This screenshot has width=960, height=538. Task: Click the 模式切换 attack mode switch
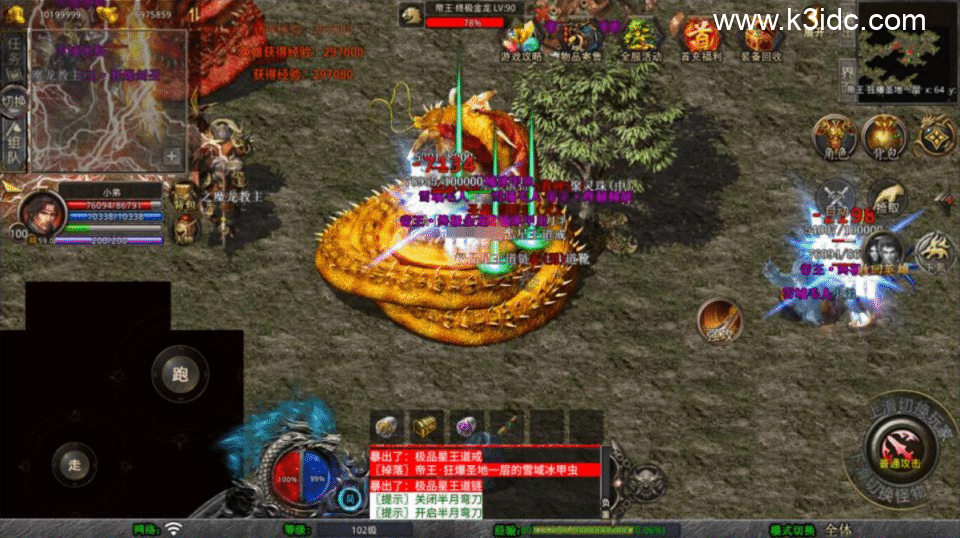pyautogui.click(x=793, y=529)
